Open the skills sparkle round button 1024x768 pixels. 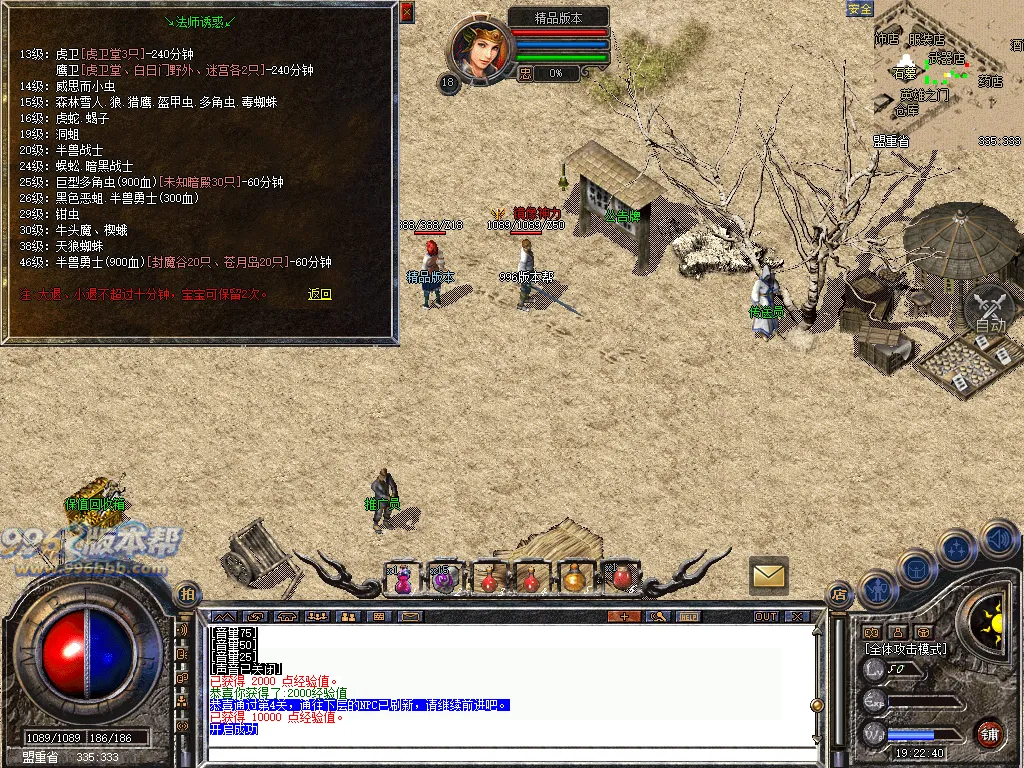click(x=957, y=548)
